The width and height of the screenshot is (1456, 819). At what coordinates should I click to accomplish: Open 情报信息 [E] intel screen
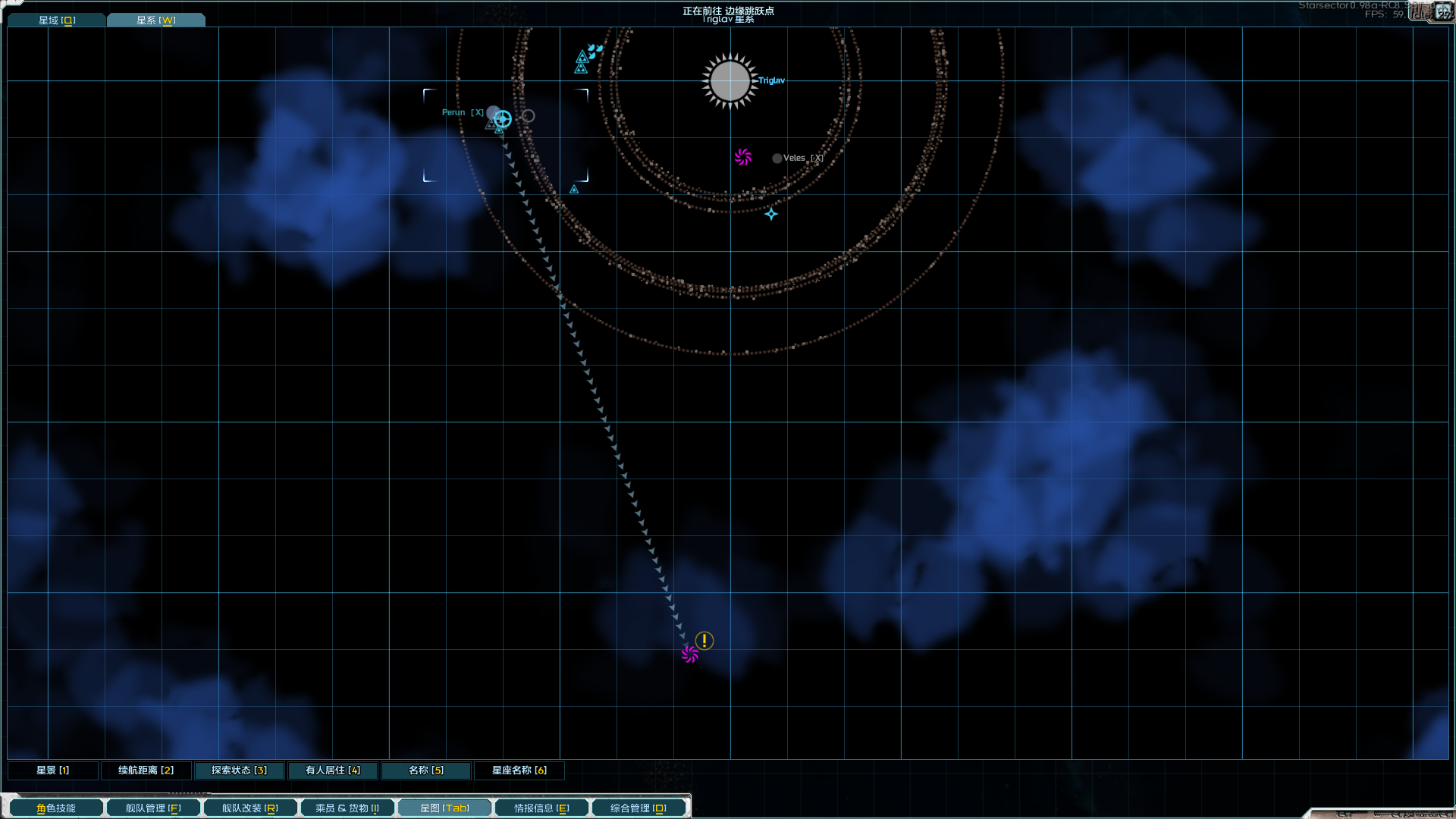coord(541,808)
